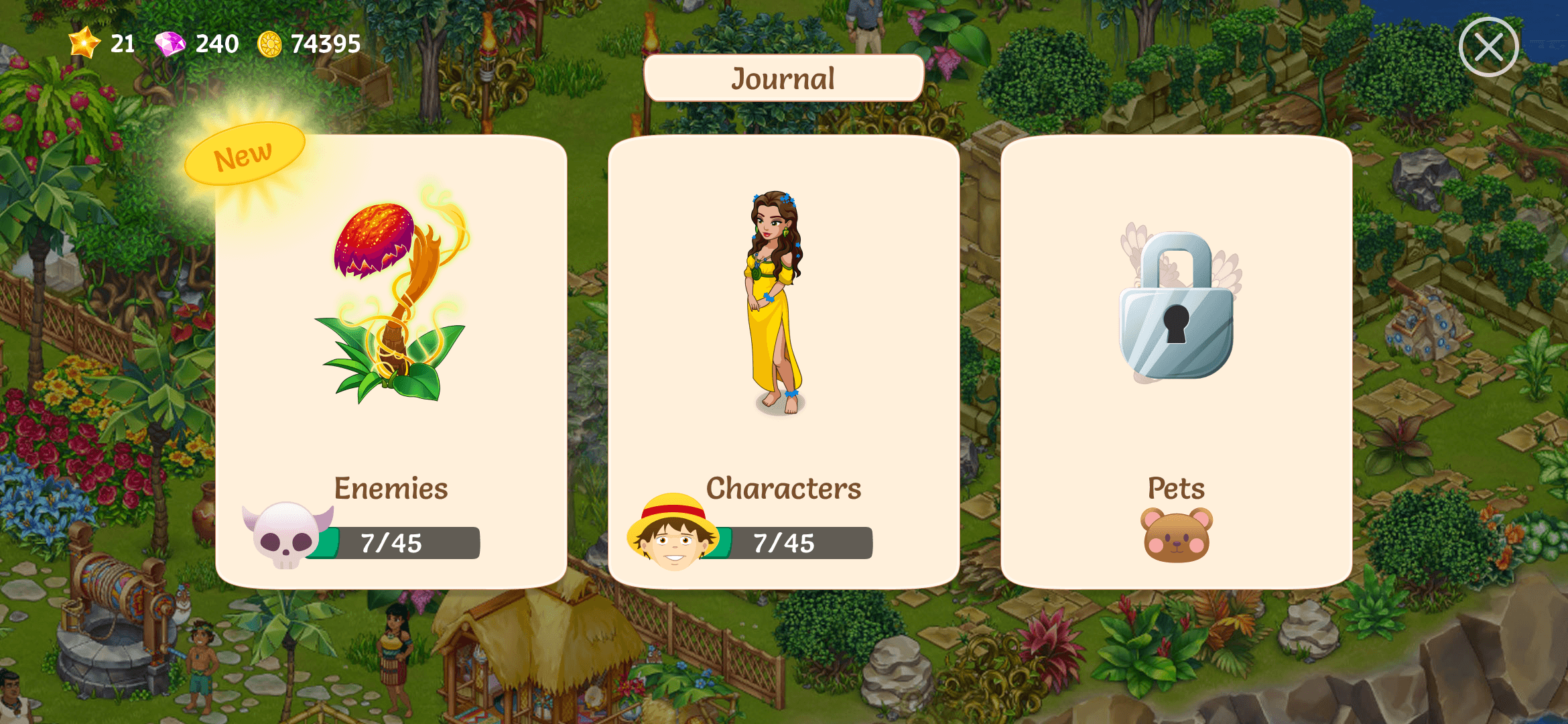1568x724 pixels.
Task: Close the Journal screen
Action: point(1488,47)
